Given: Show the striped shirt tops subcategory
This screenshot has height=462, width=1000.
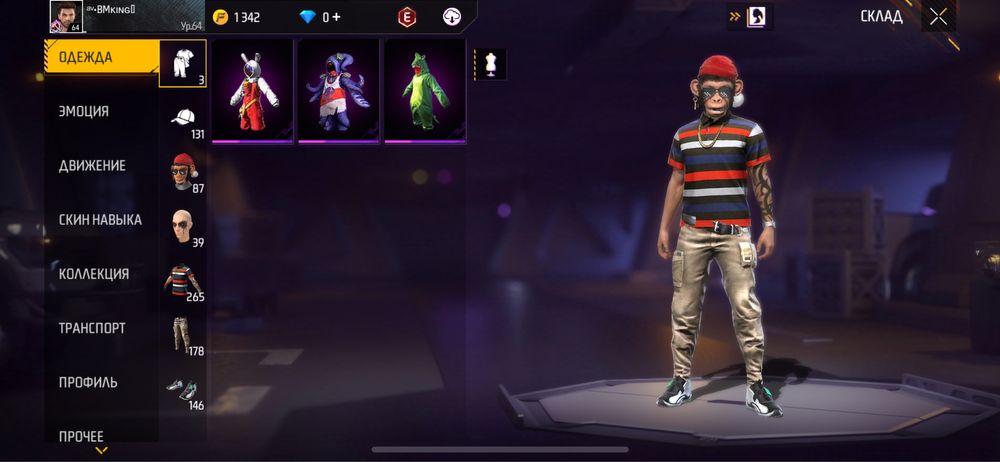Looking at the screenshot, I should coord(183,281).
